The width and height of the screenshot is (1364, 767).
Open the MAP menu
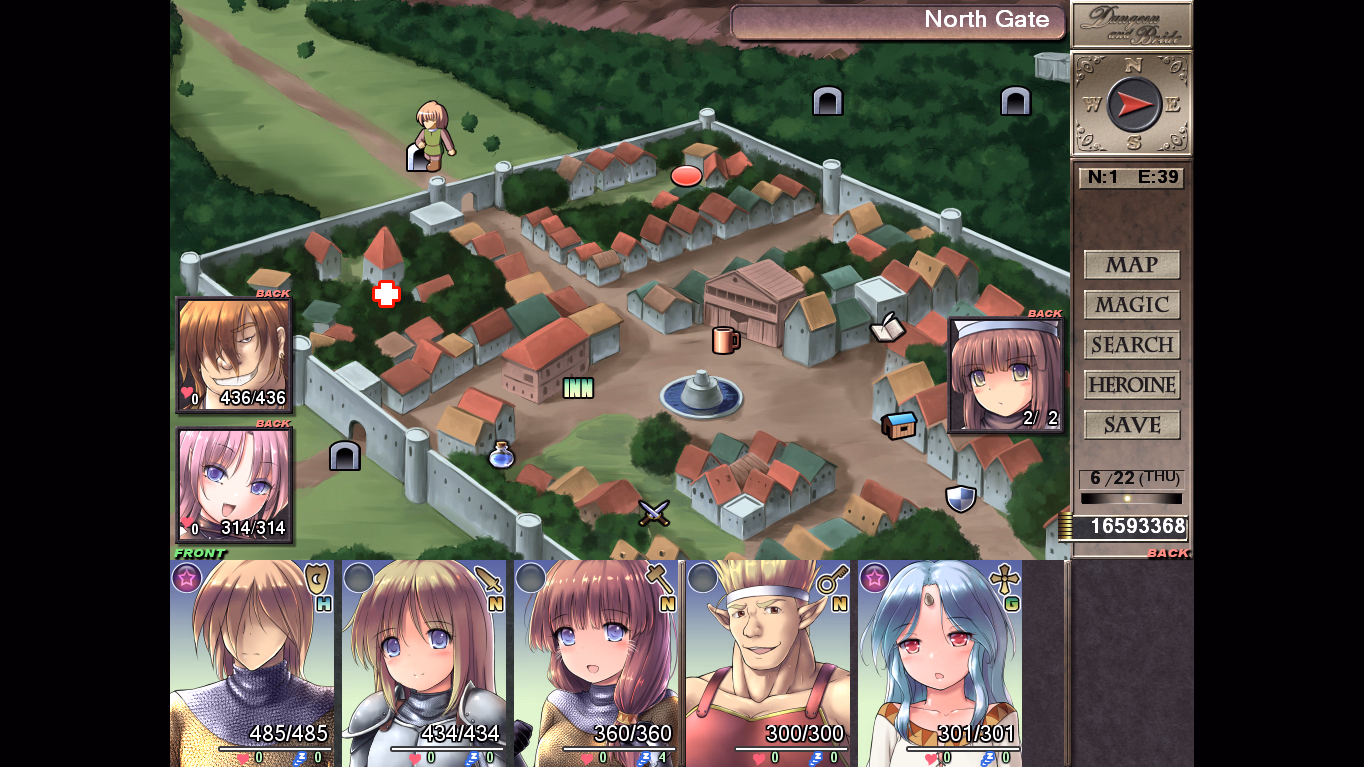1132,265
